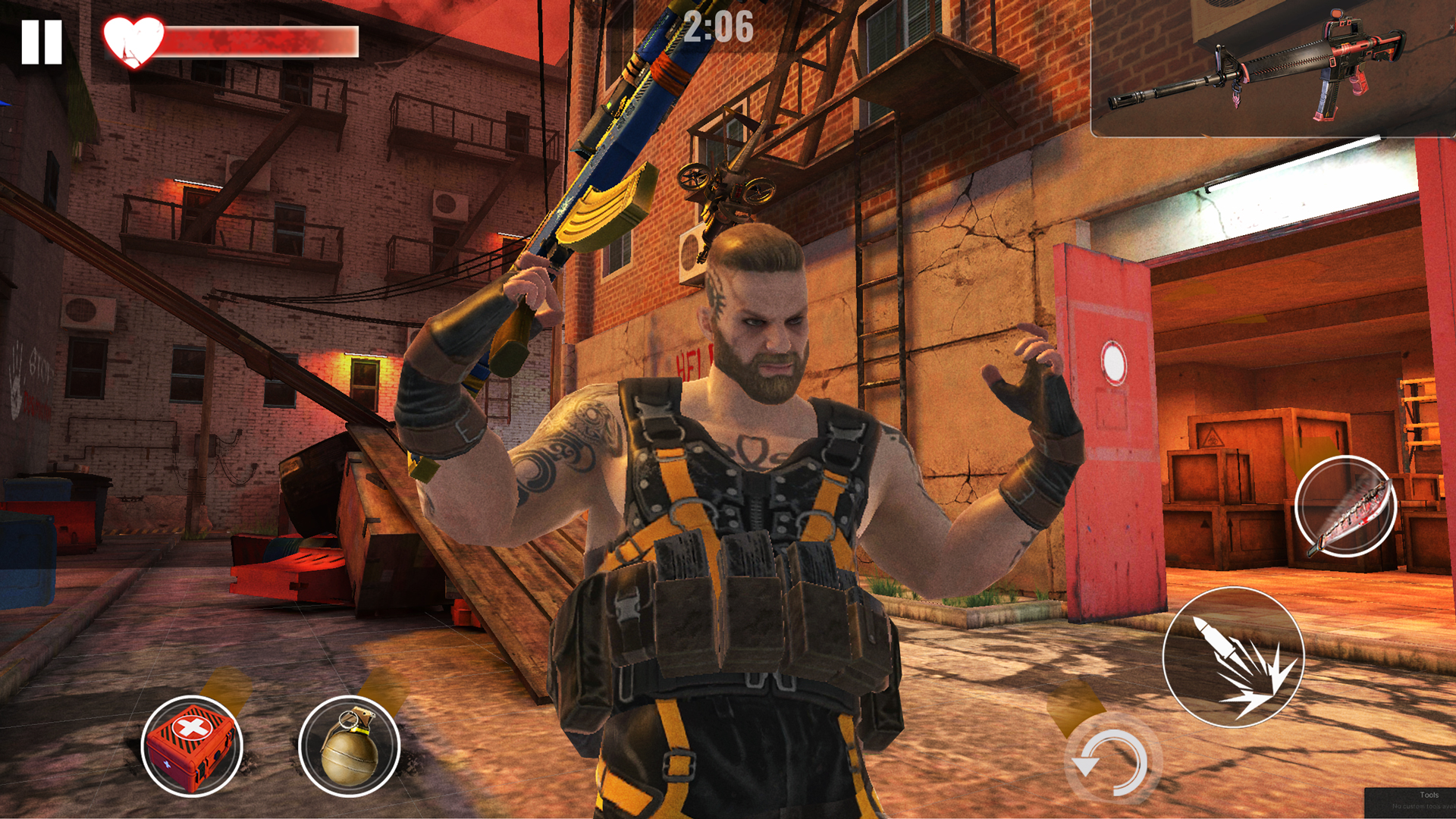Switch to the bloody machete melee weapon
1456x819 pixels.
point(1344,507)
